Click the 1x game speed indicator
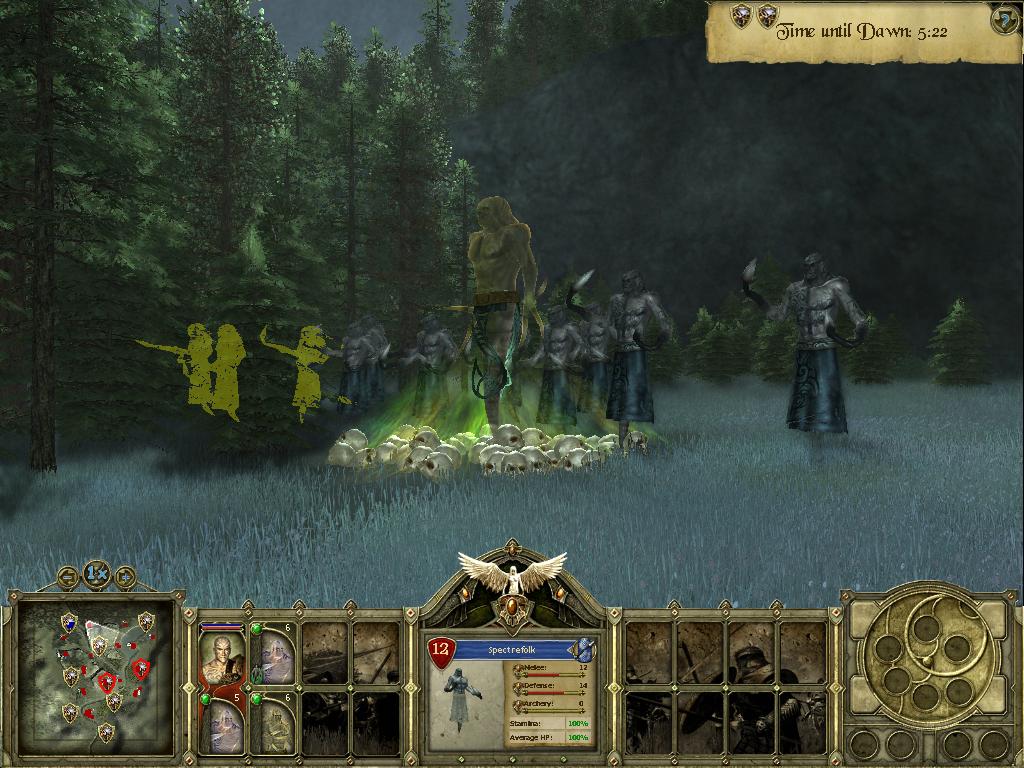This screenshot has height=768, width=1024. tap(96, 574)
